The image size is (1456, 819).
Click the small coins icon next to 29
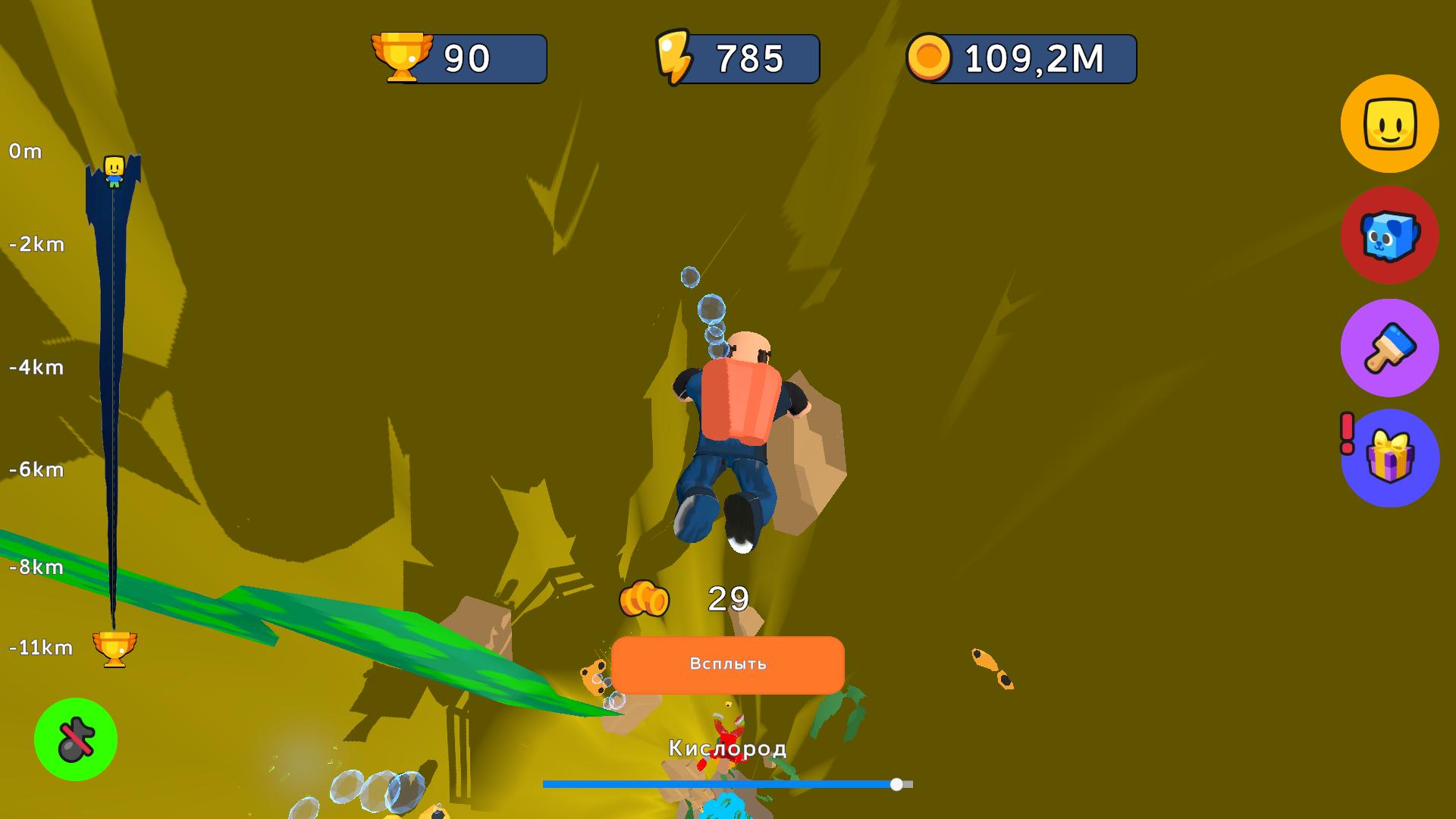(x=642, y=599)
